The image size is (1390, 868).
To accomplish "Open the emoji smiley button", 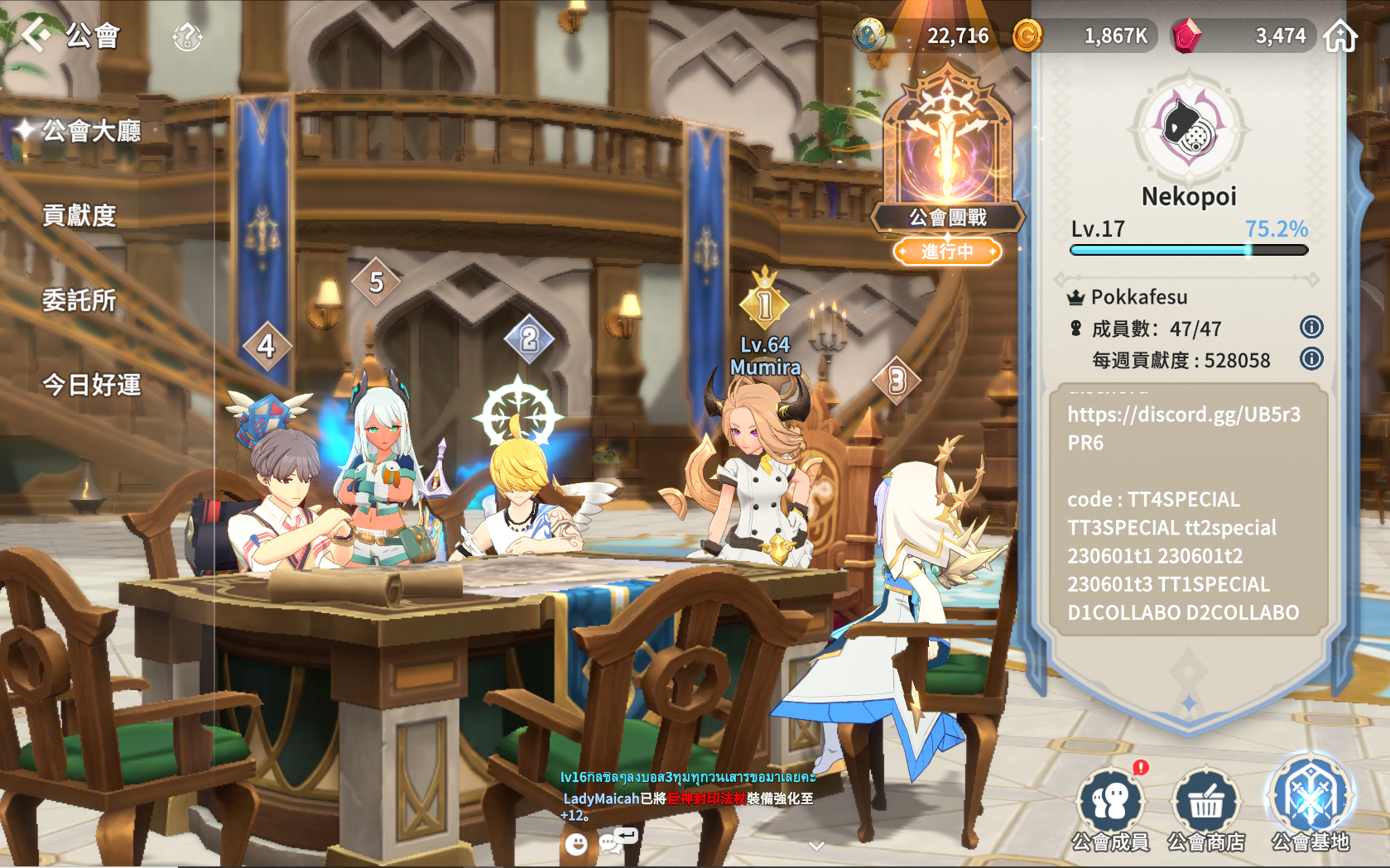I will [576, 843].
